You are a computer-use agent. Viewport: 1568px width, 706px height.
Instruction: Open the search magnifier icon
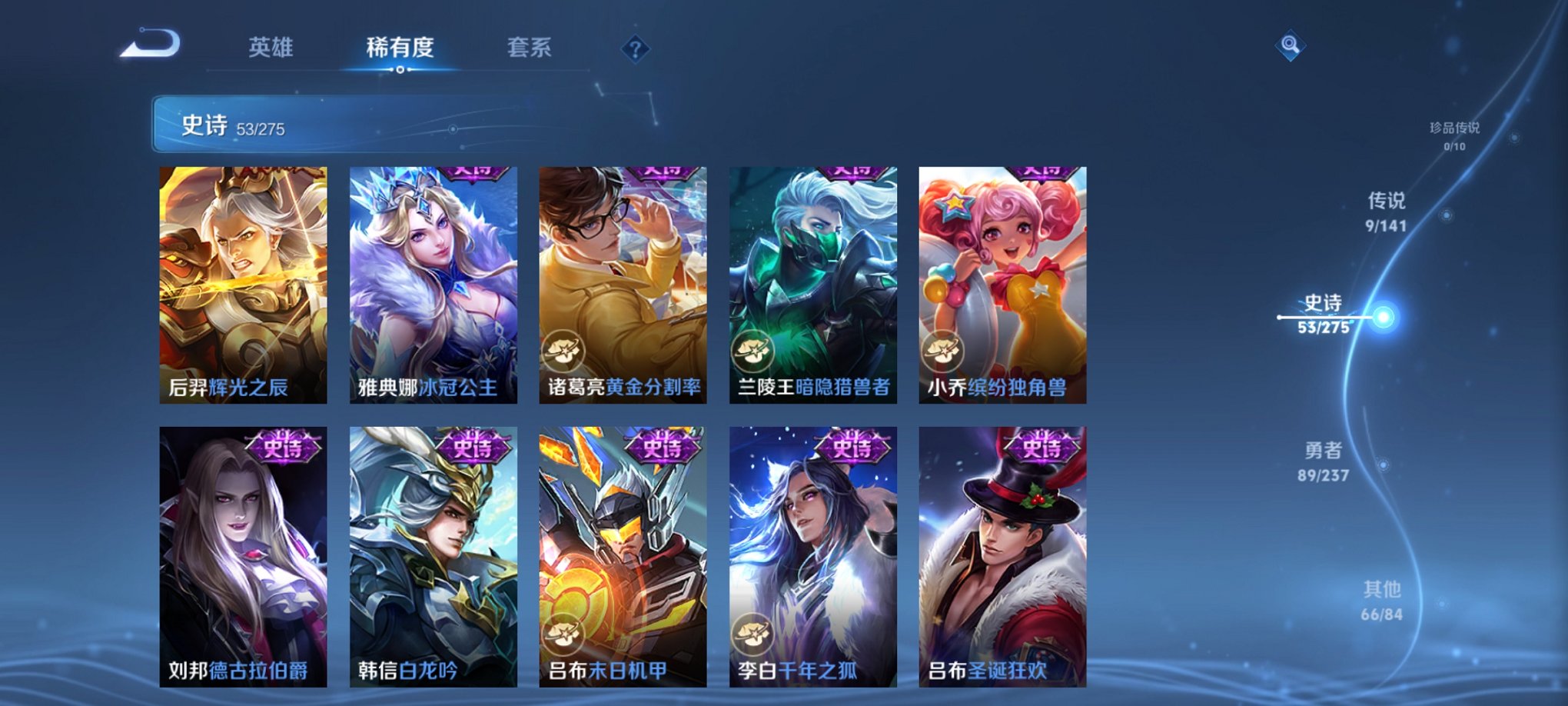click(1292, 44)
